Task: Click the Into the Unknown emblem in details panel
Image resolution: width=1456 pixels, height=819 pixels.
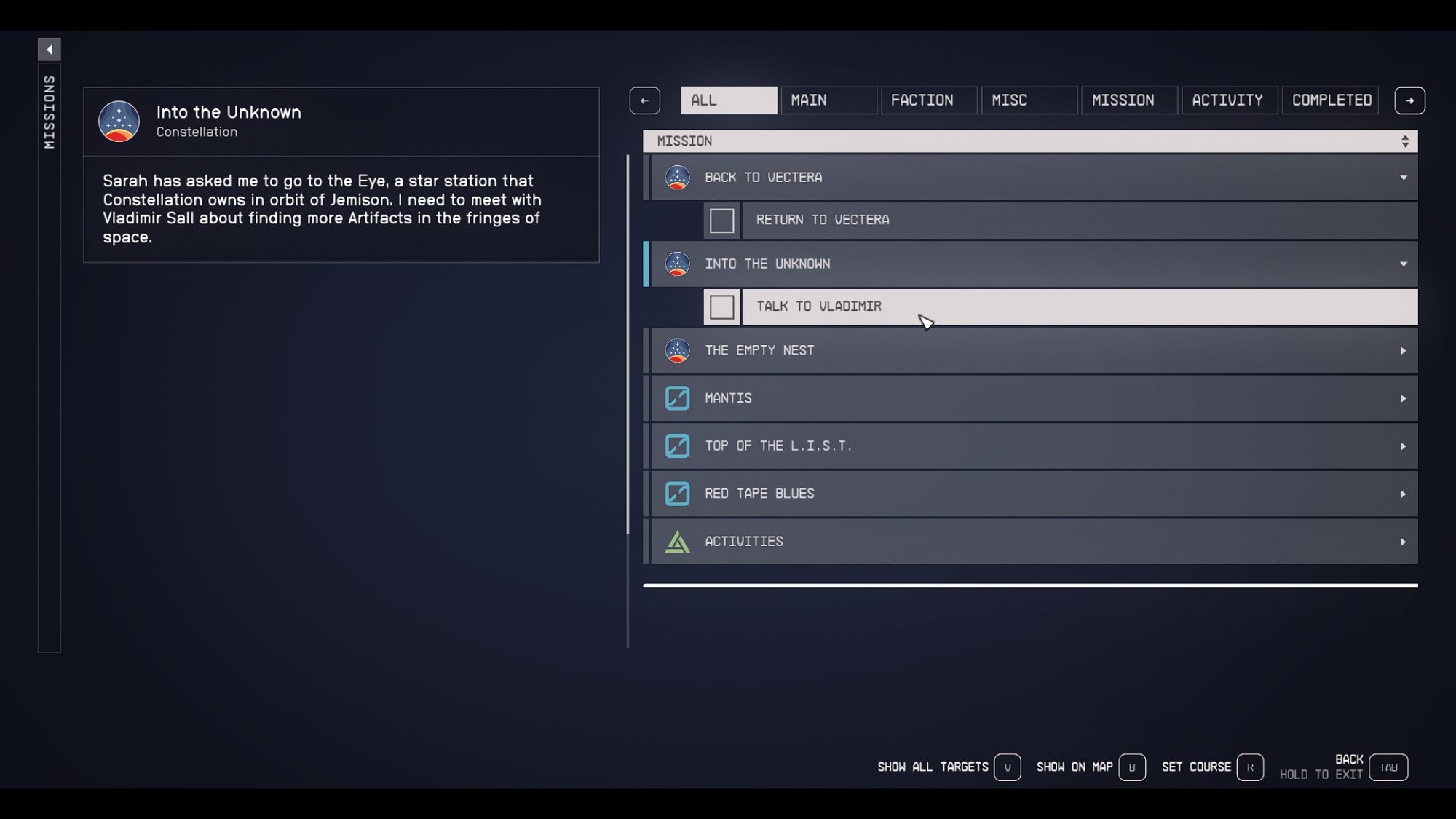Action: click(x=119, y=121)
